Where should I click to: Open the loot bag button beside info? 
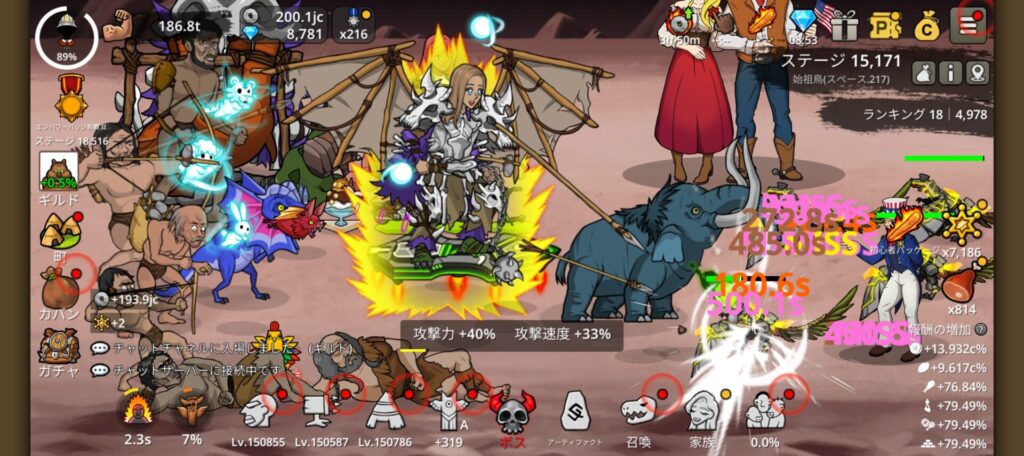point(923,72)
